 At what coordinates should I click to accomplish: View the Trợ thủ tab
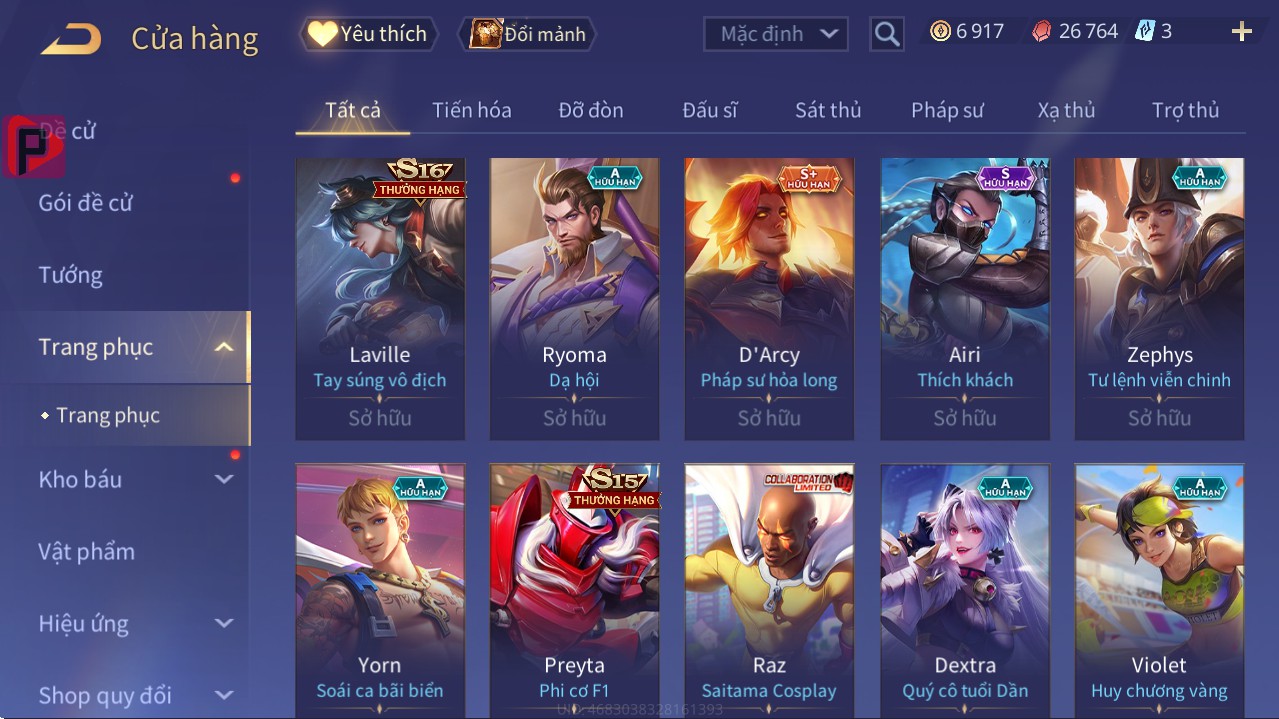coord(1185,110)
